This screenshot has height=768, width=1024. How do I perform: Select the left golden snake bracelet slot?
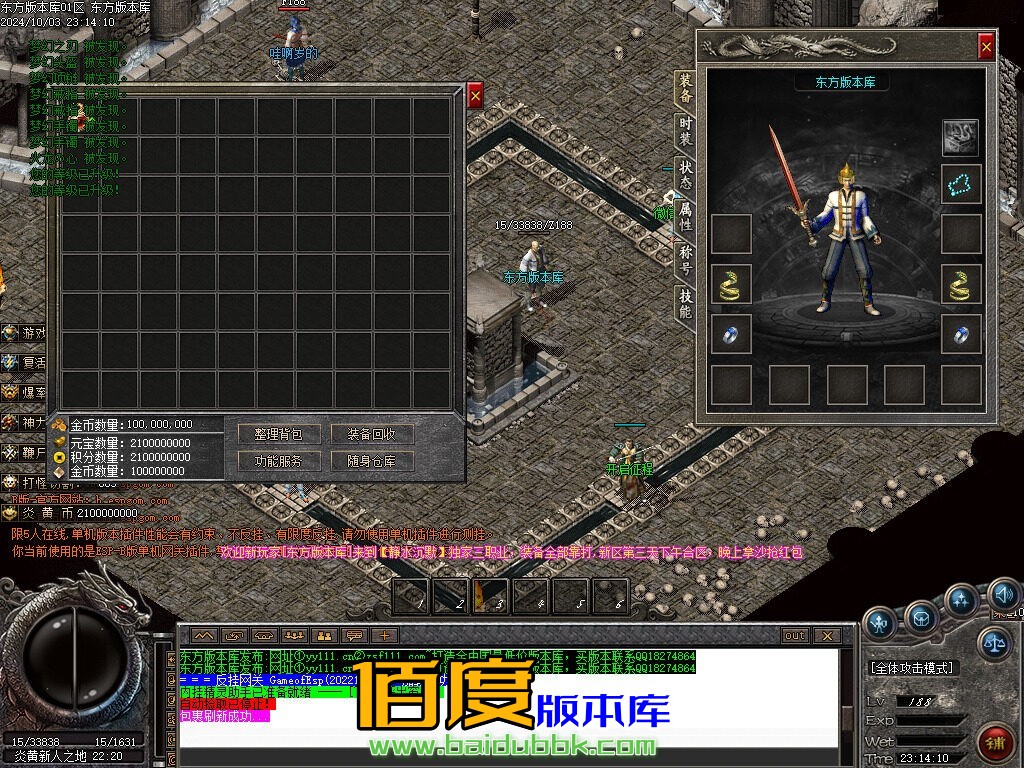coord(731,285)
